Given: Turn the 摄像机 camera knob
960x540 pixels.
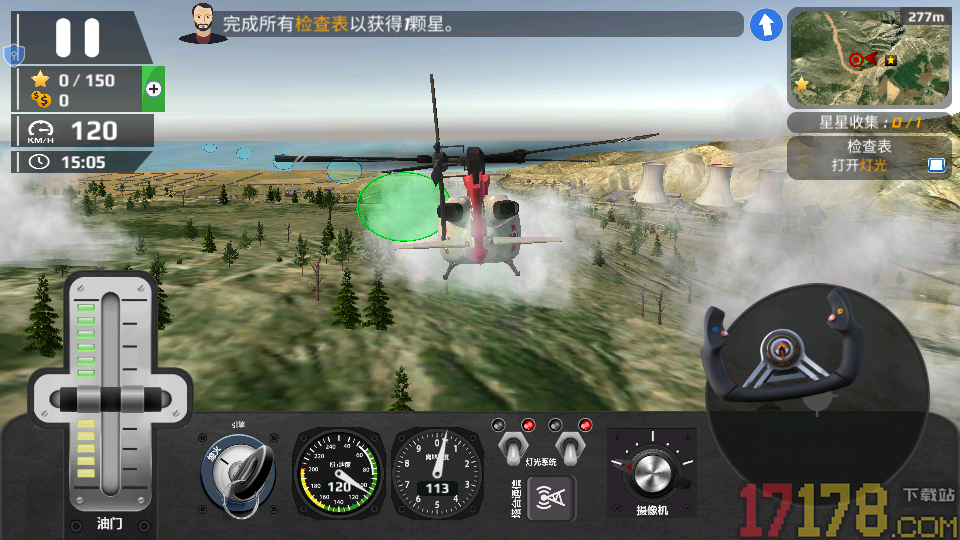Looking at the screenshot, I should (x=652, y=472).
